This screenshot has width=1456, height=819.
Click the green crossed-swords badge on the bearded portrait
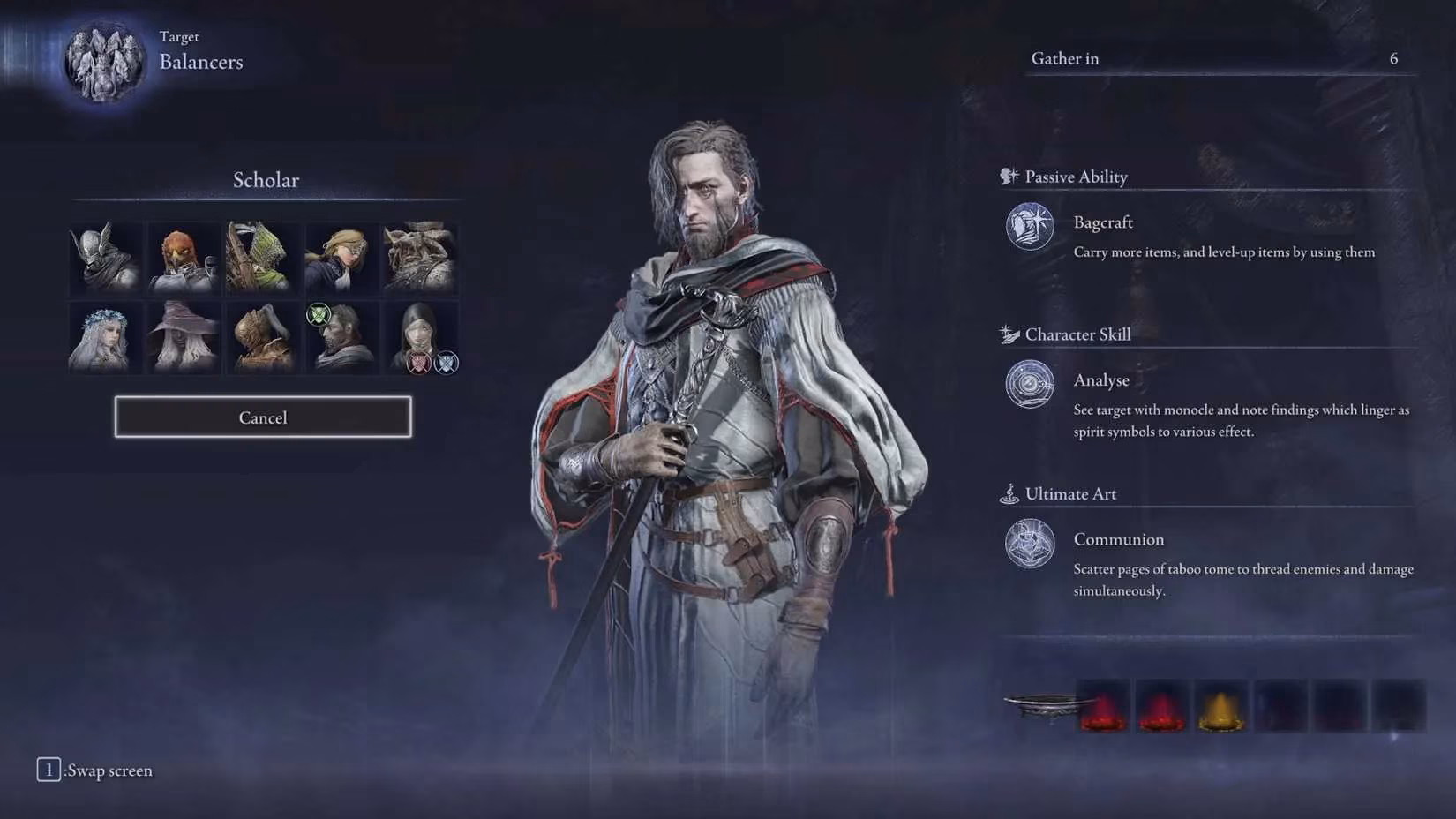319,314
